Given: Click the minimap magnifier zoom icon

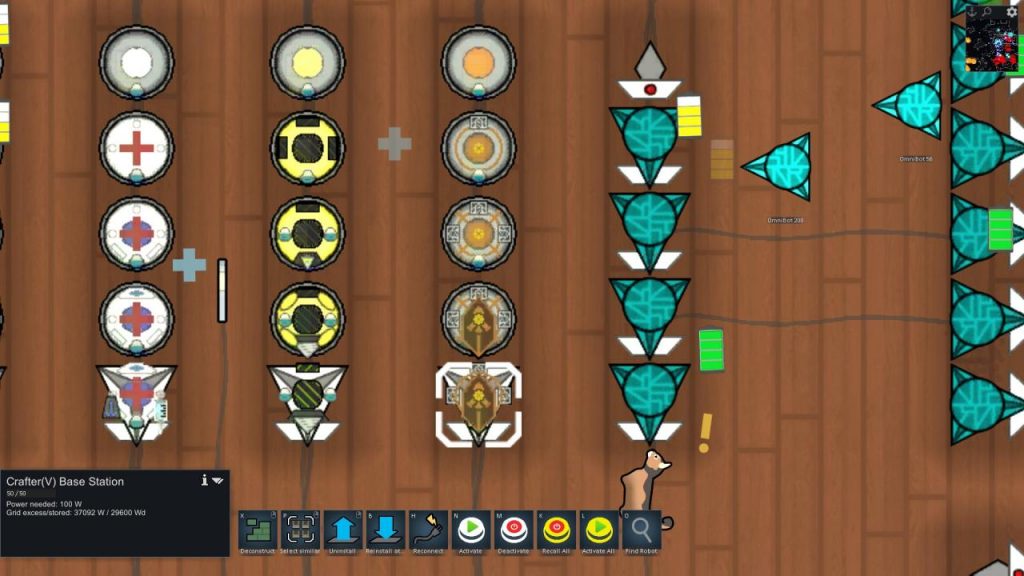Looking at the screenshot, I should [x=986, y=11].
